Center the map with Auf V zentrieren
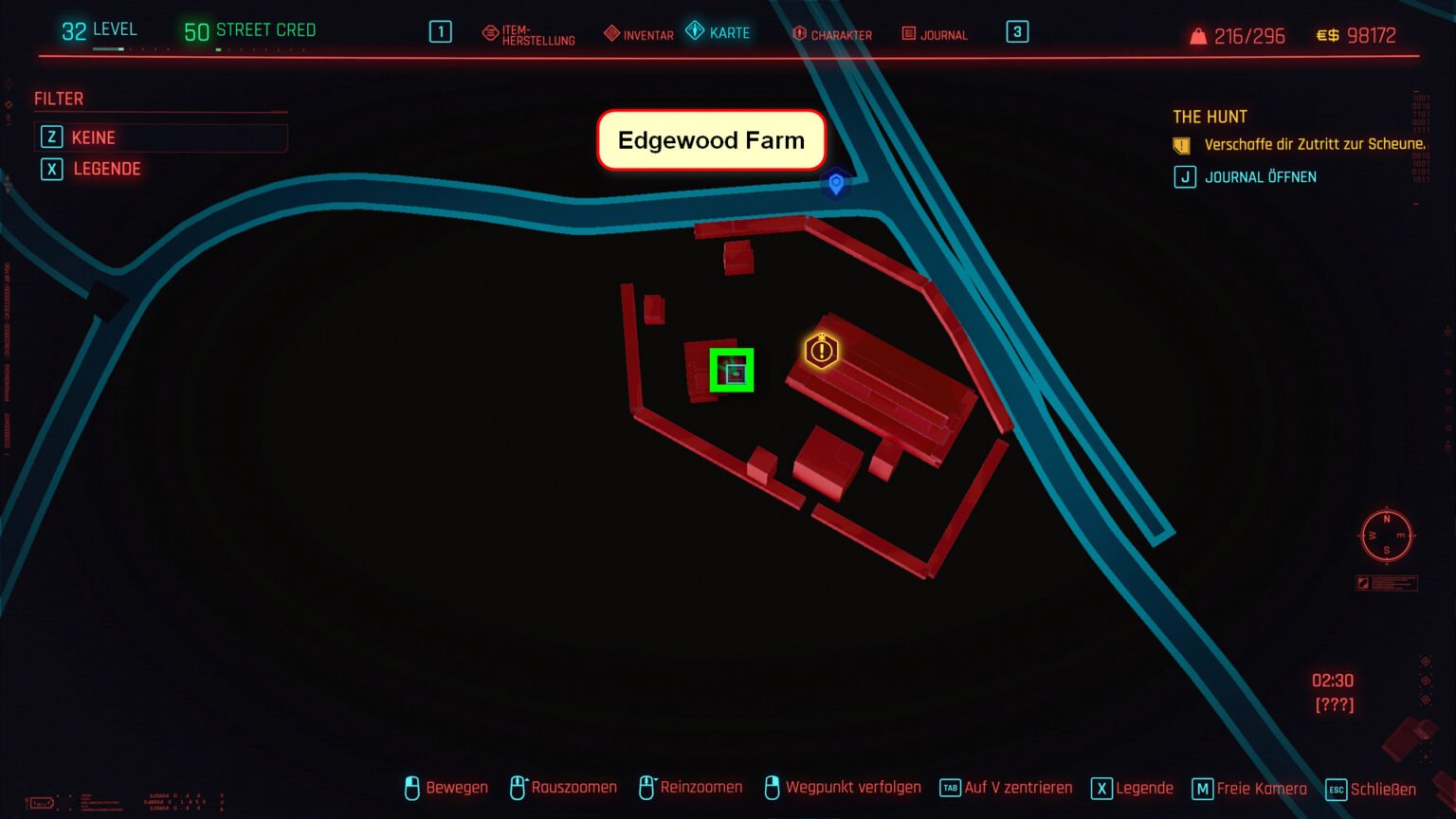The height and width of the screenshot is (819, 1456). (x=1007, y=788)
